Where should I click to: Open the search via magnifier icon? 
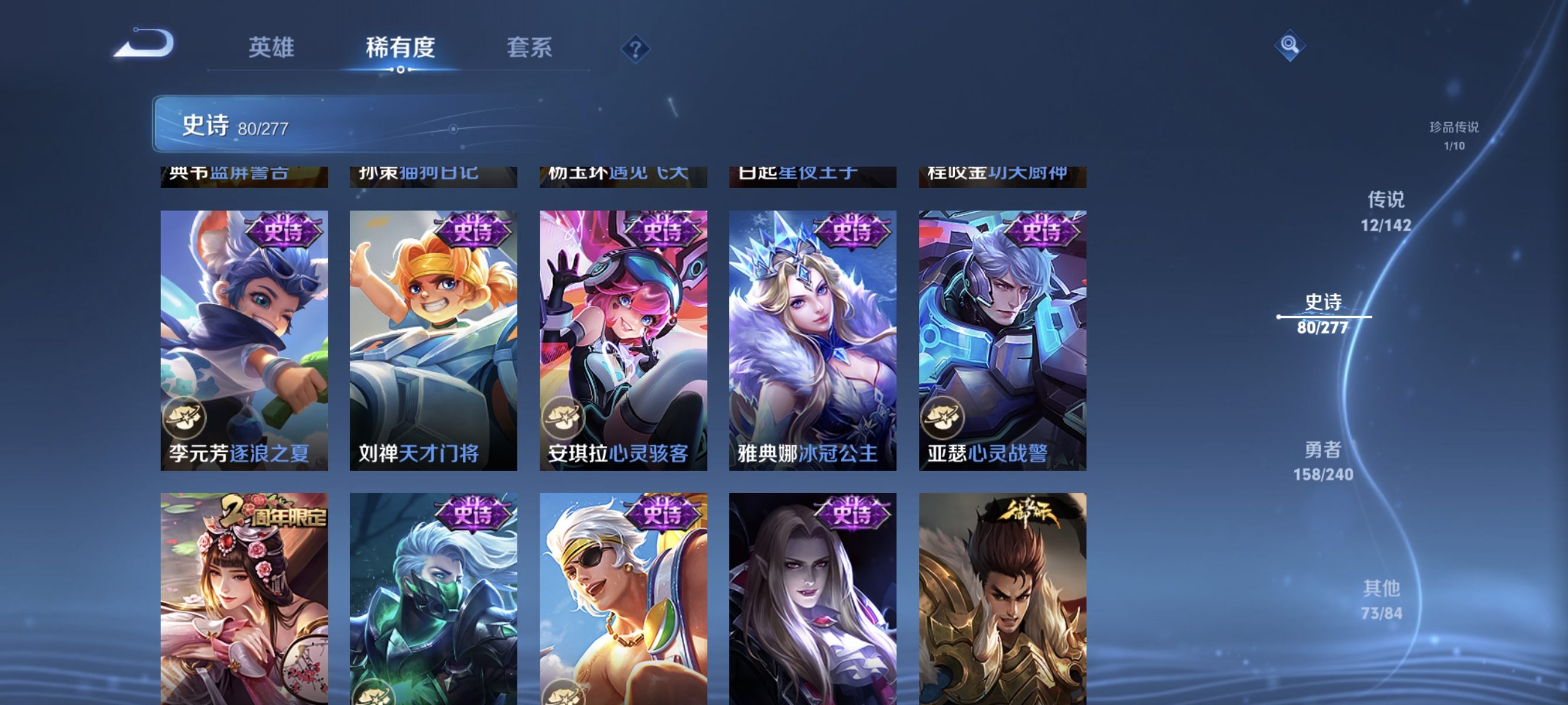[x=1290, y=45]
